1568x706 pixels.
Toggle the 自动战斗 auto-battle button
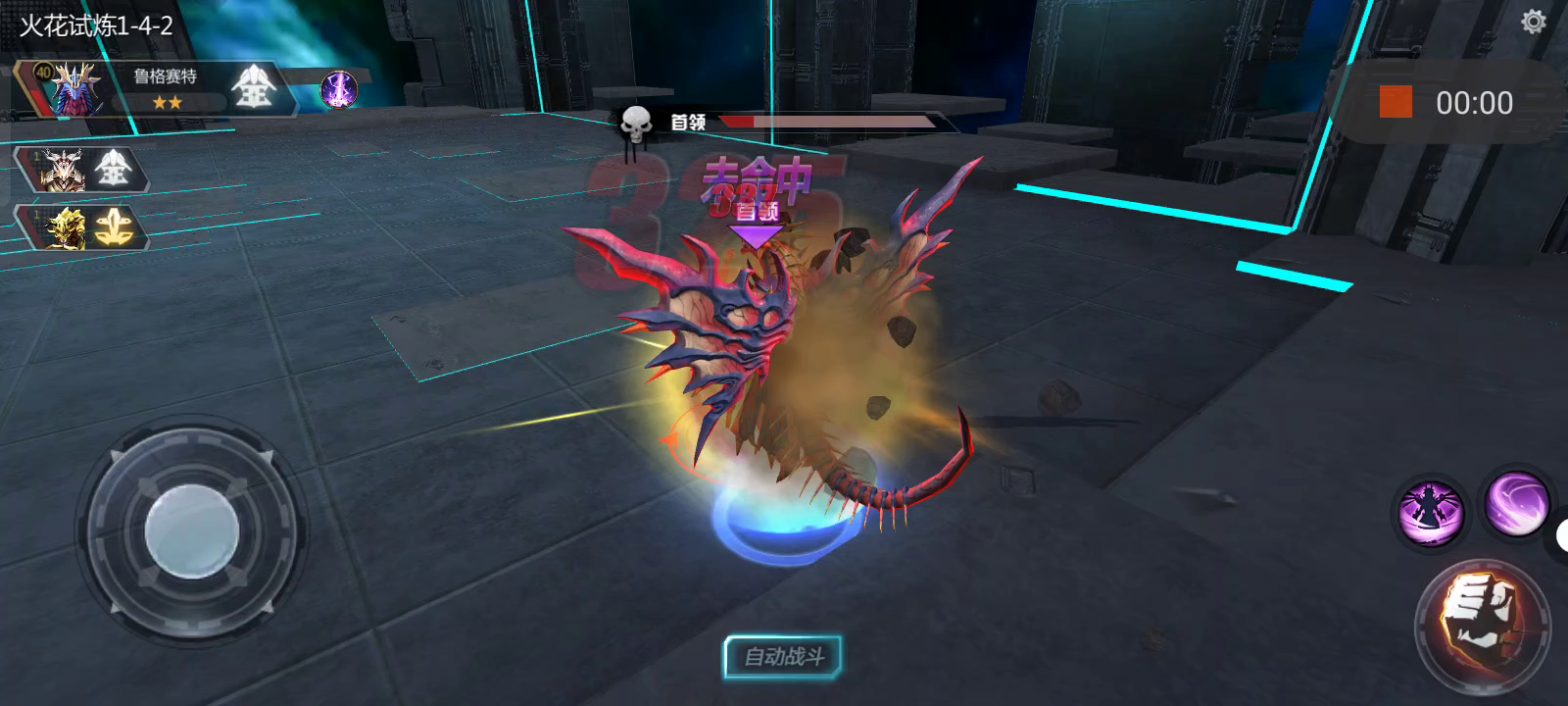[783, 657]
